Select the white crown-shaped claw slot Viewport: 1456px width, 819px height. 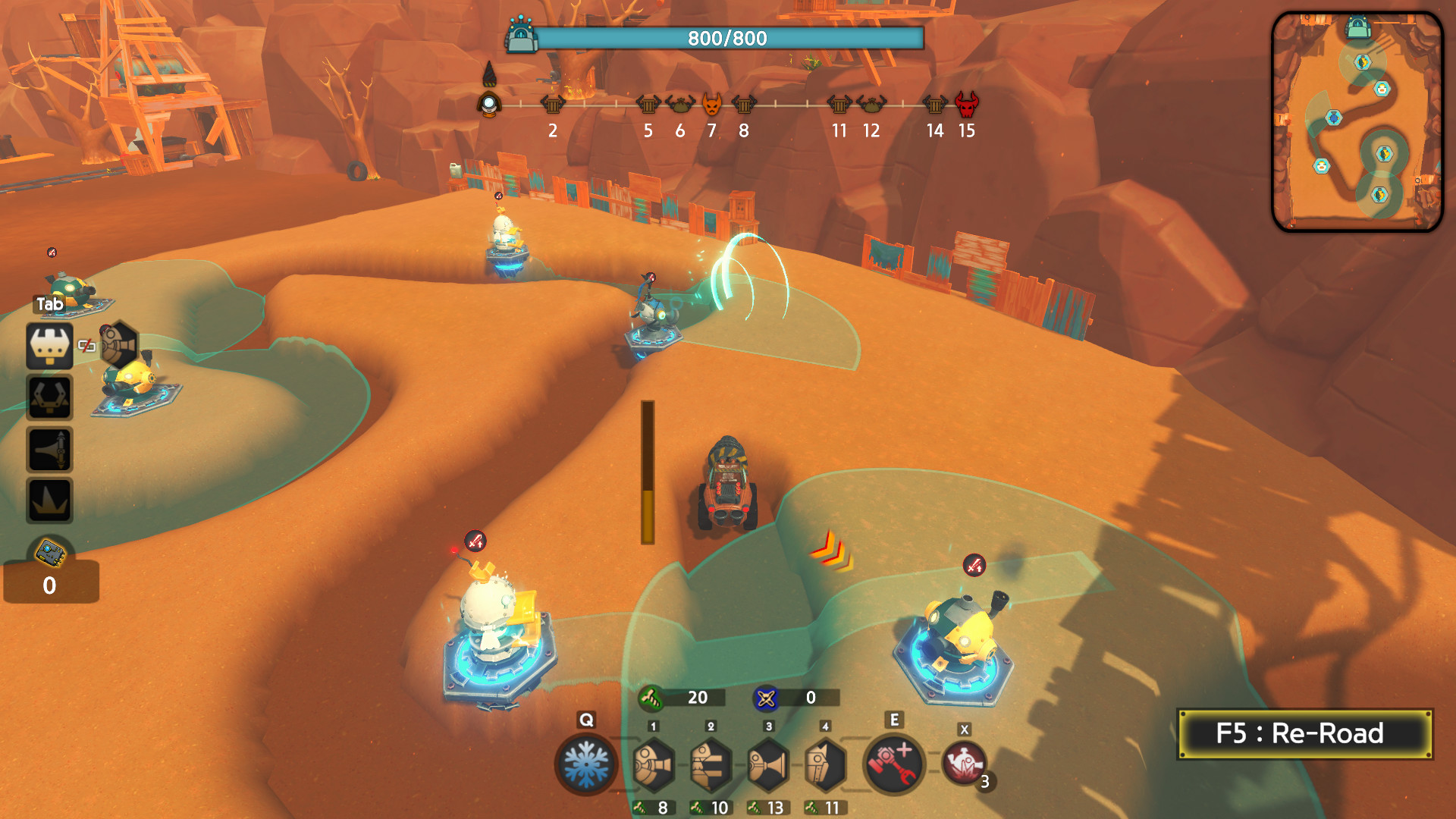tap(50, 346)
